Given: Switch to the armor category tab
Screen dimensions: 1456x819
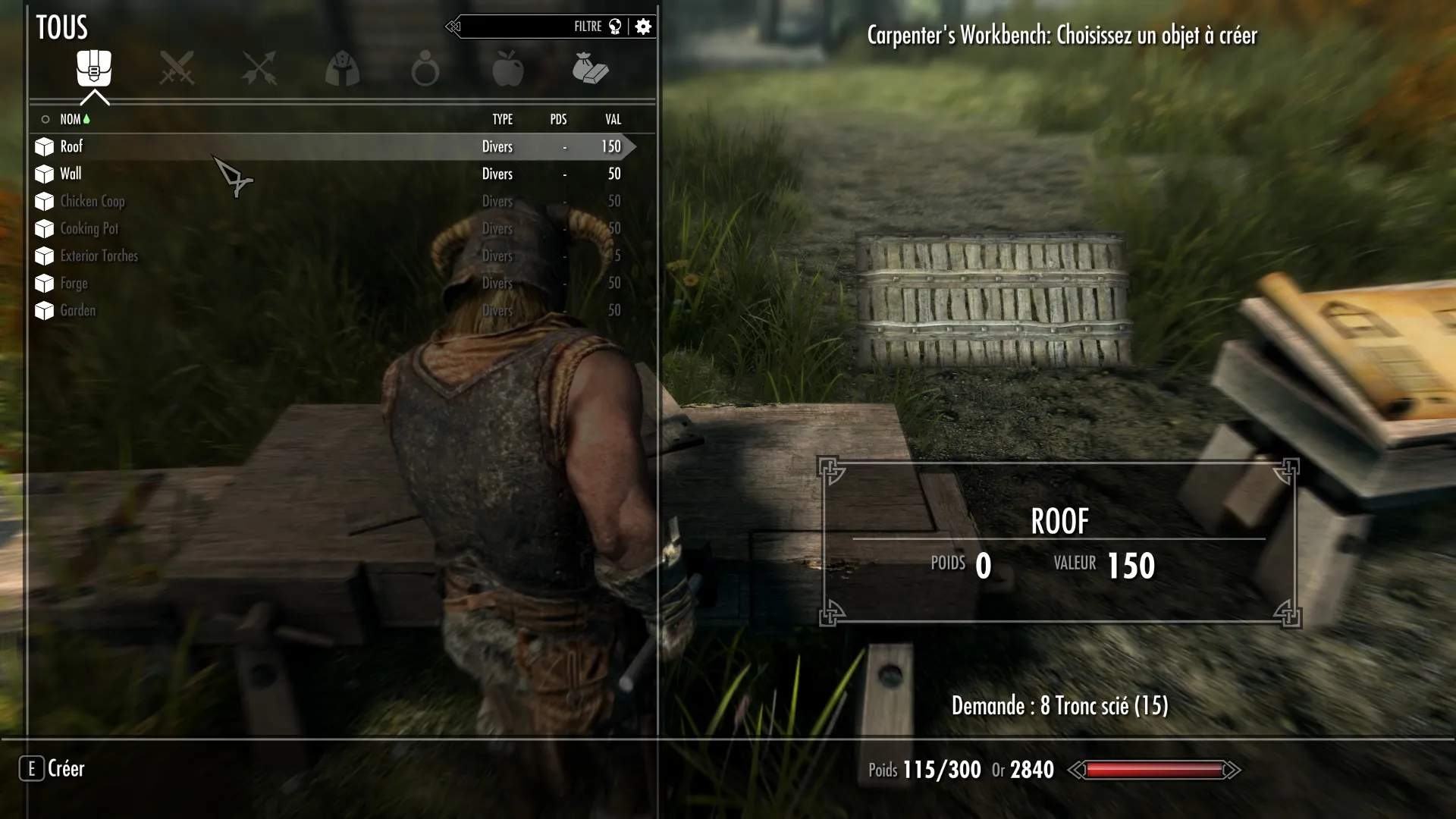Looking at the screenshot, I should [x=342, y=68].
